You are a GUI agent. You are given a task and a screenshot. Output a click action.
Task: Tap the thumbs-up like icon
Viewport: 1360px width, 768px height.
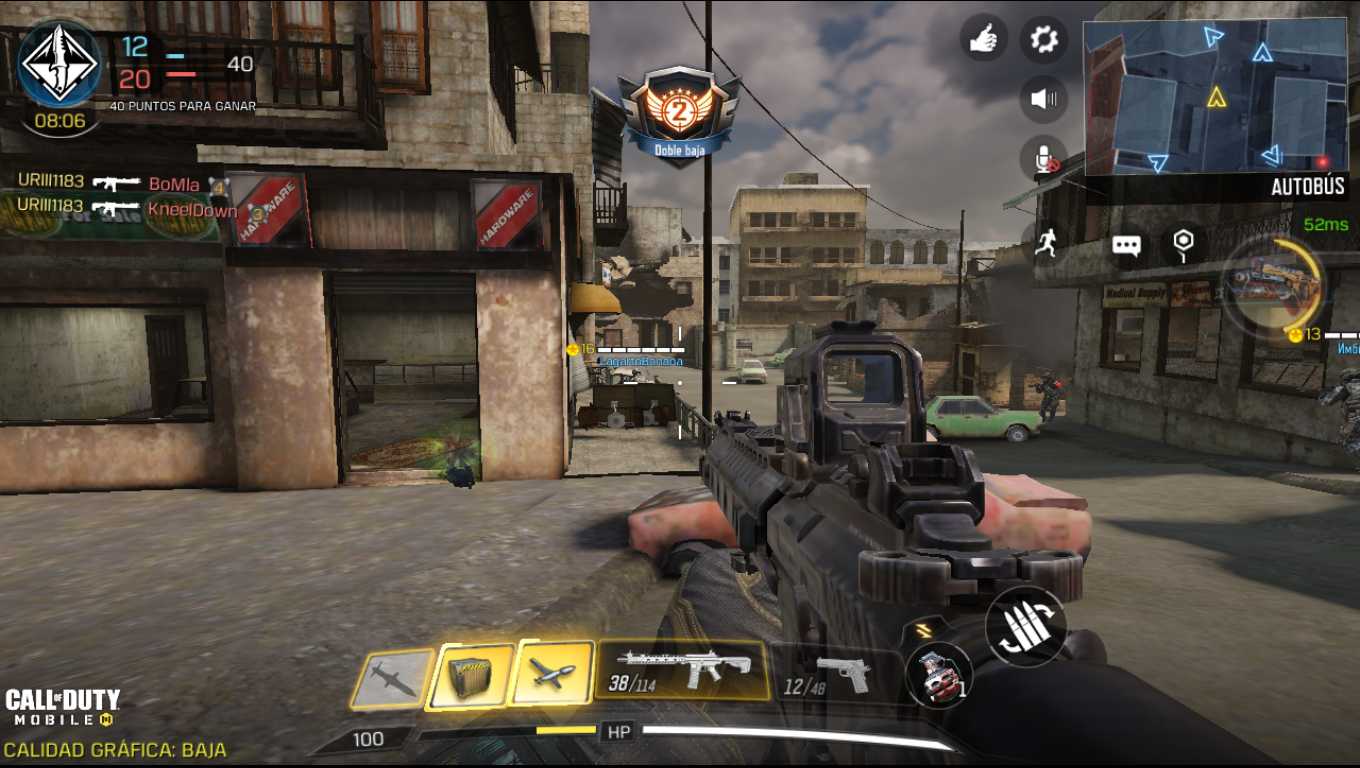click(983, 40)
